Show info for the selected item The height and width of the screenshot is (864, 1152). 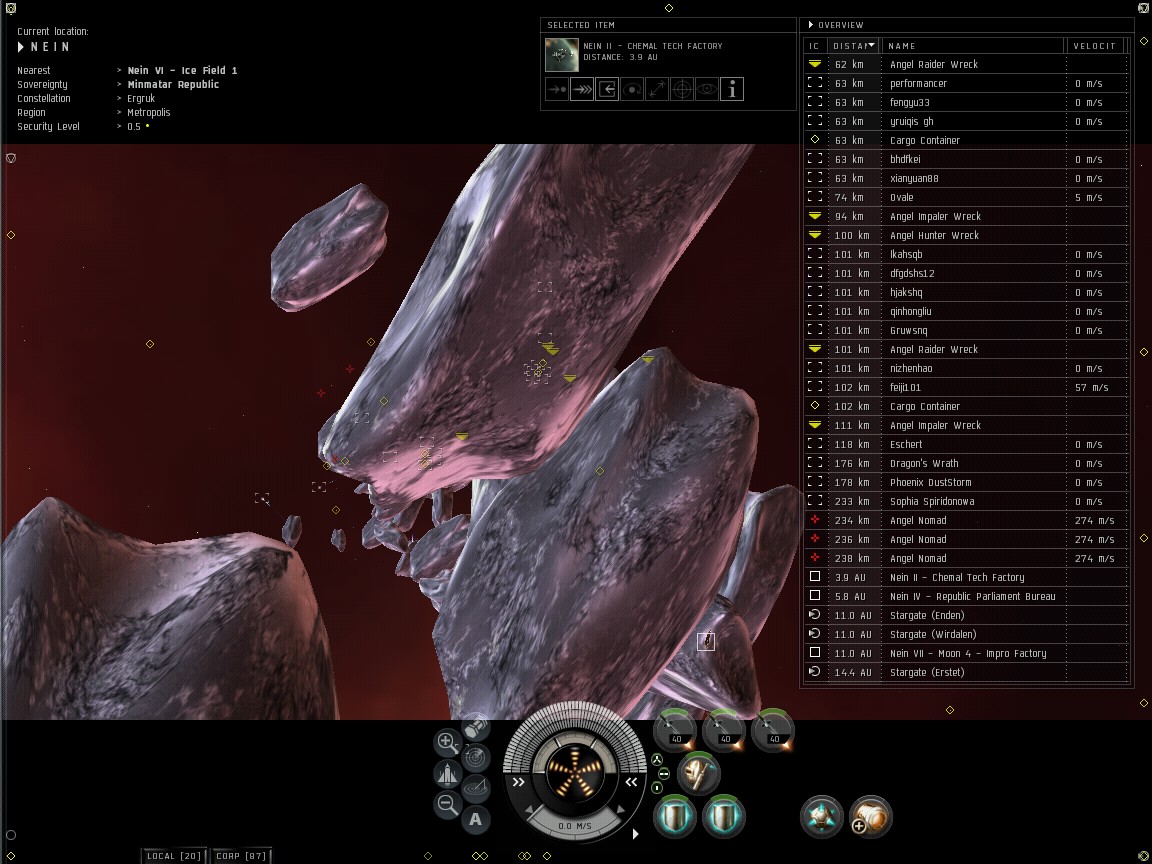732,89
